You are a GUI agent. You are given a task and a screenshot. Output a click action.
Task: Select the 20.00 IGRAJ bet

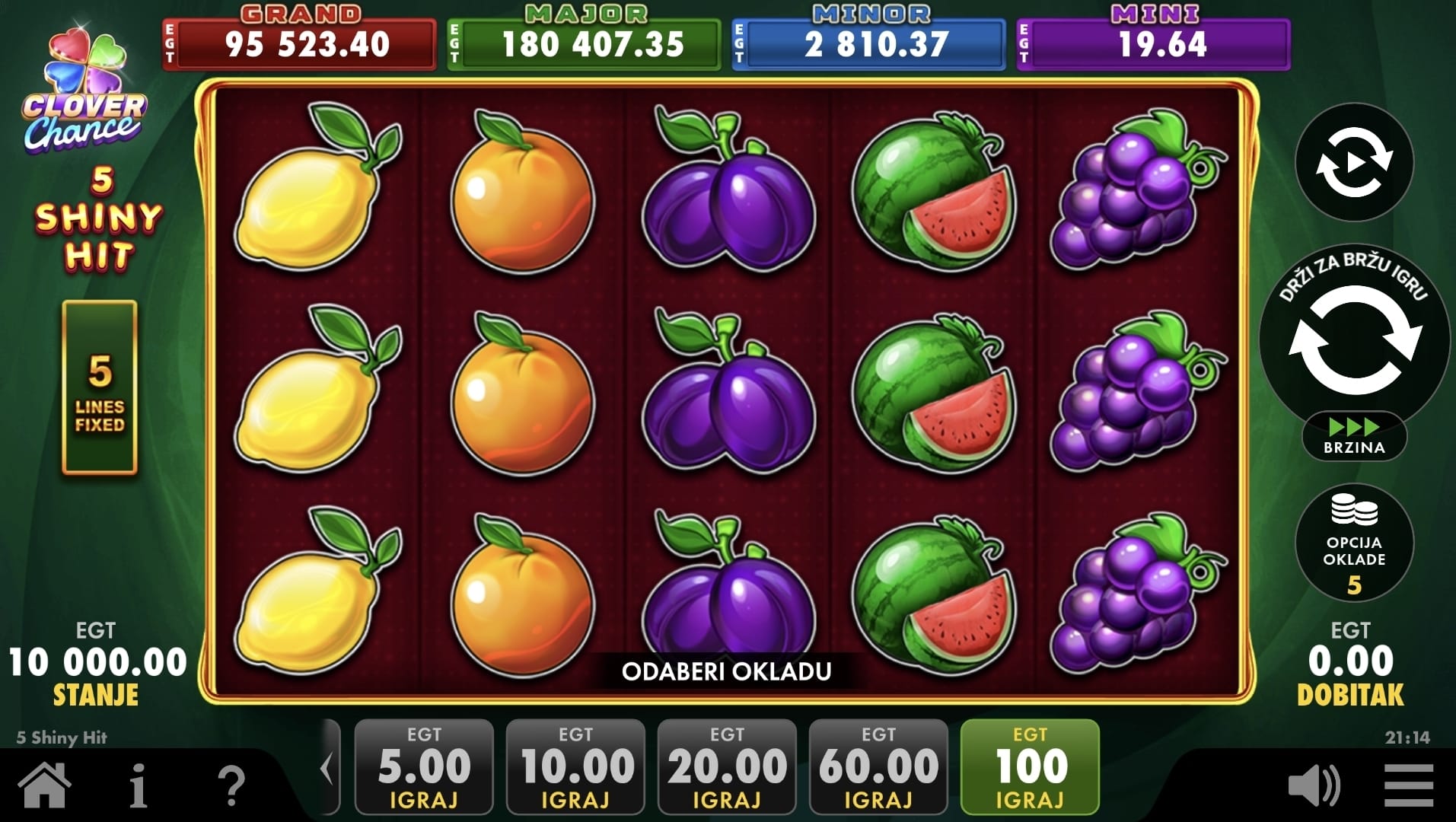click(x=727, y=766)
